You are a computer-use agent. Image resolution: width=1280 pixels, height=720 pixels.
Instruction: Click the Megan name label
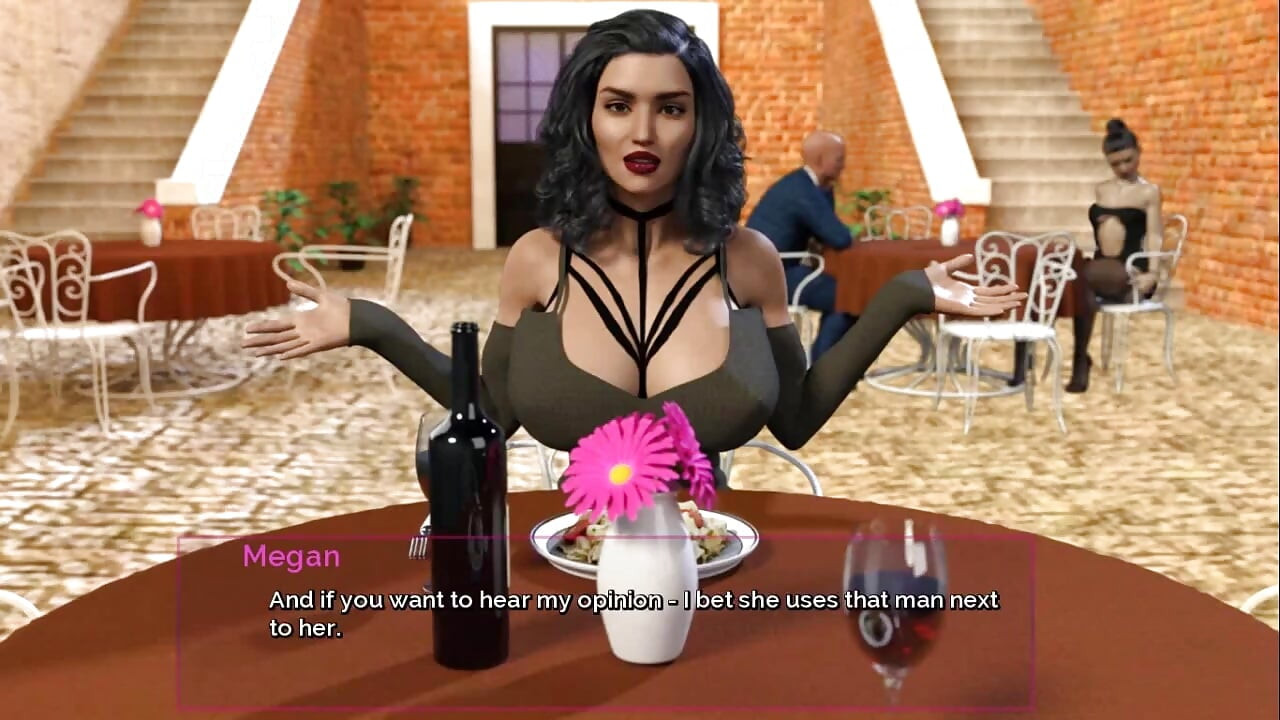tap(293, 557)
